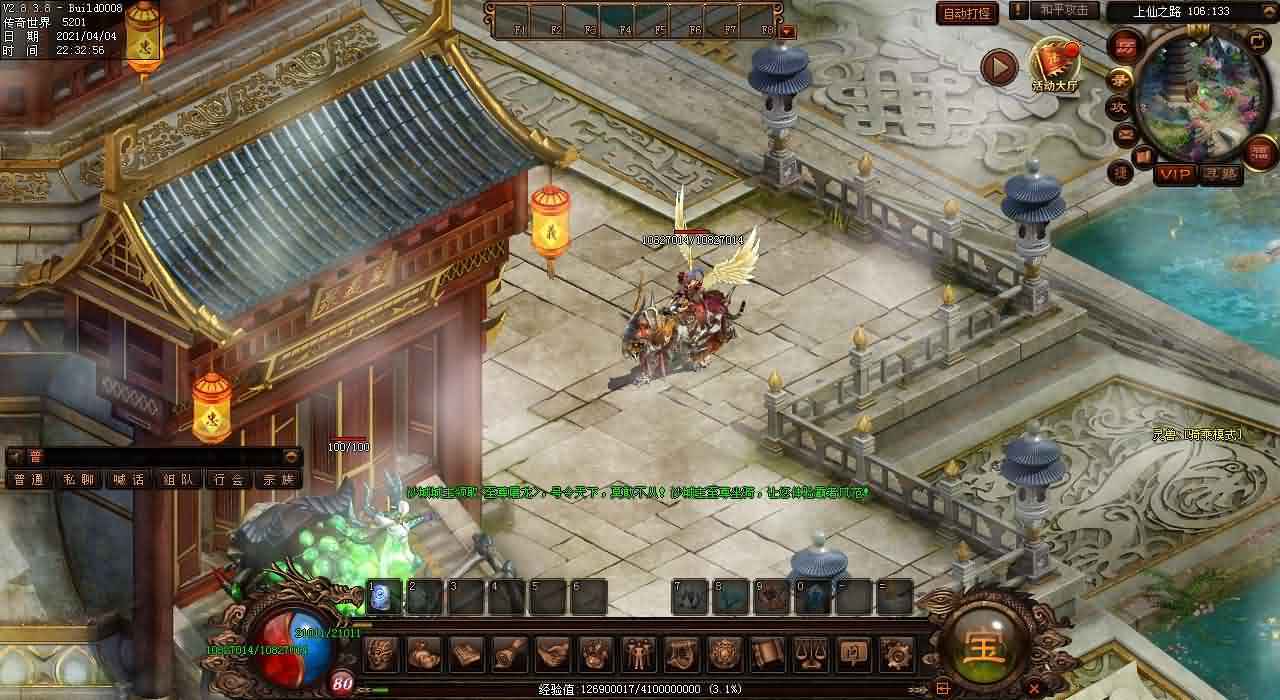1280x700 pixels.
Task: Click the chat message input field
Action: [160, 456]
